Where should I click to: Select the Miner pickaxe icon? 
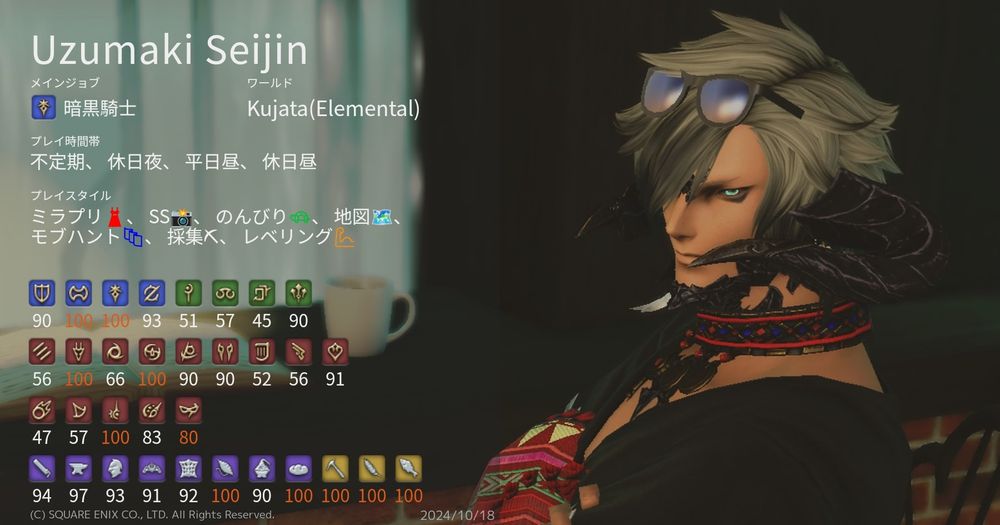[334, 467]
